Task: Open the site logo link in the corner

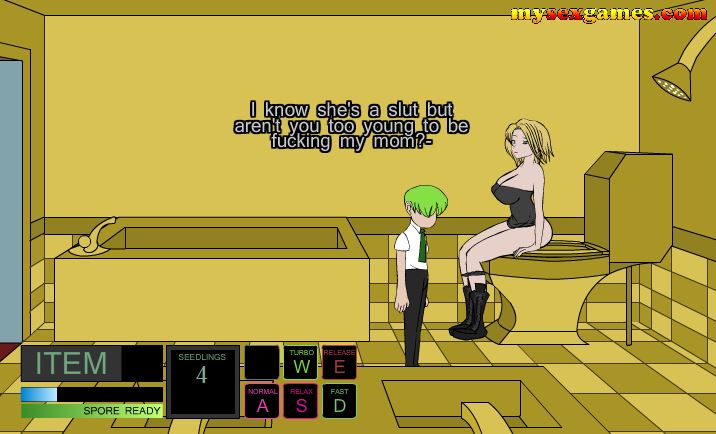Action: tap(608, 13)
